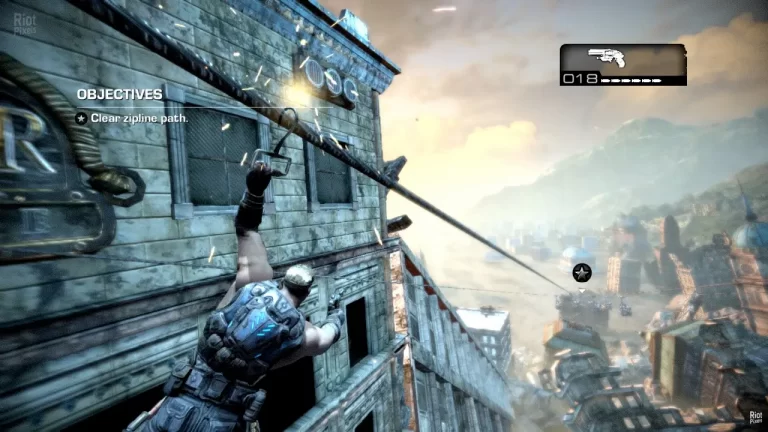Click the star objective waypoint marker
The width and height of the screenshot is (768, 432).
(x=582, y=272)
